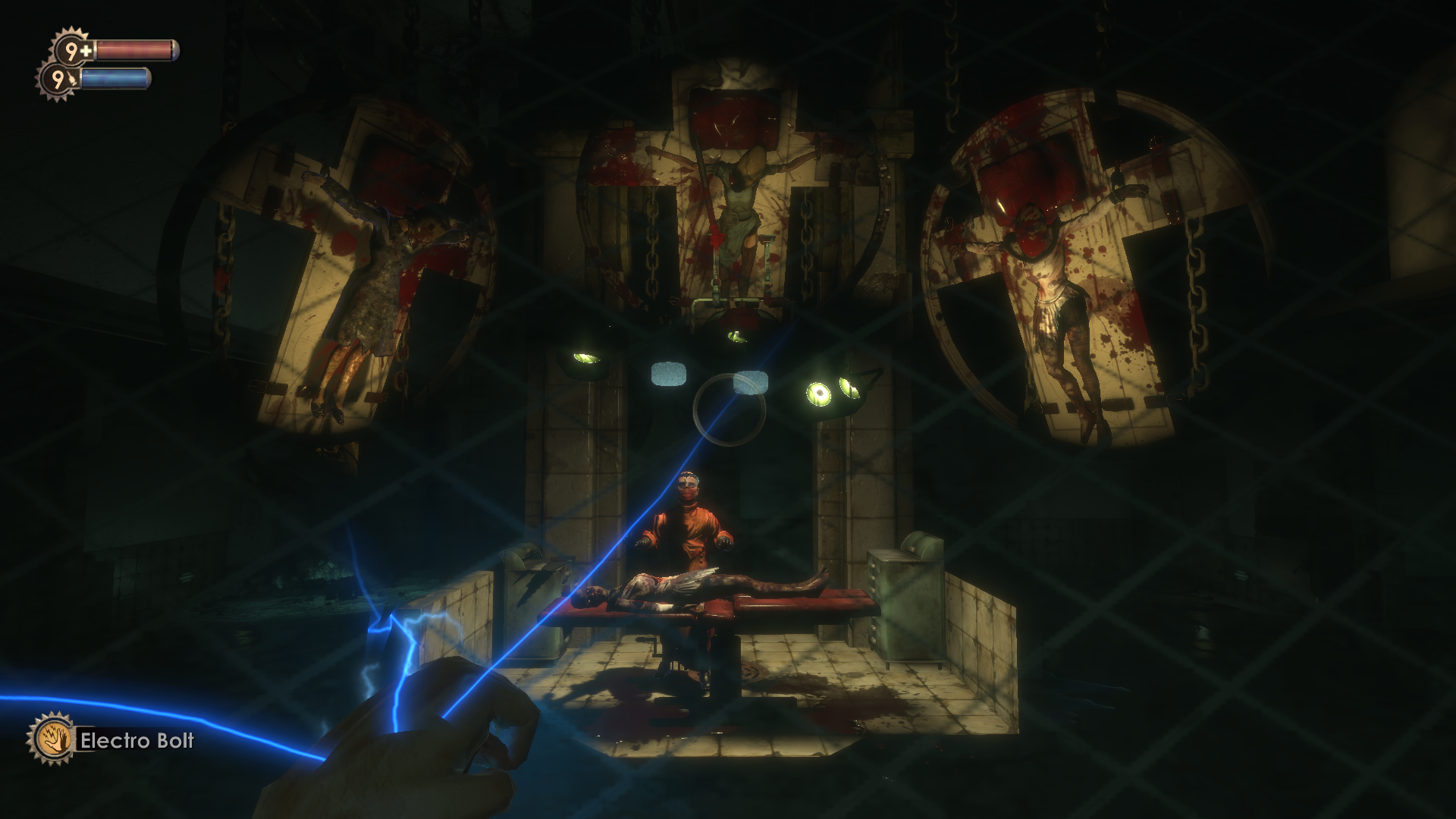1456x819 pixels.
Task: Click the gear-shaped 9+ first aid counter
Action: pyautogui.click(x=70, y=50)
